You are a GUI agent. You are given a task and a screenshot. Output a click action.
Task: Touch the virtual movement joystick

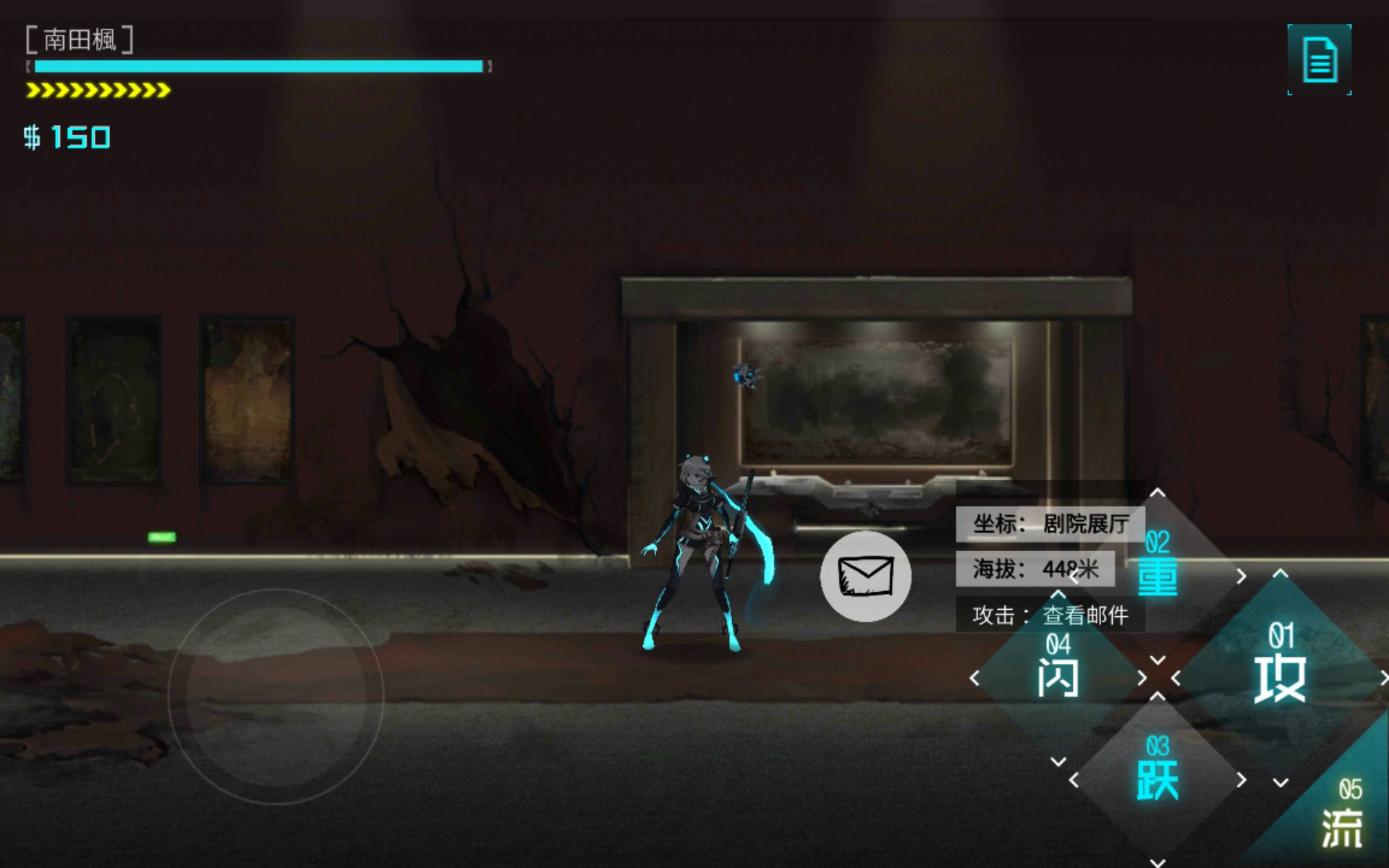276,696
